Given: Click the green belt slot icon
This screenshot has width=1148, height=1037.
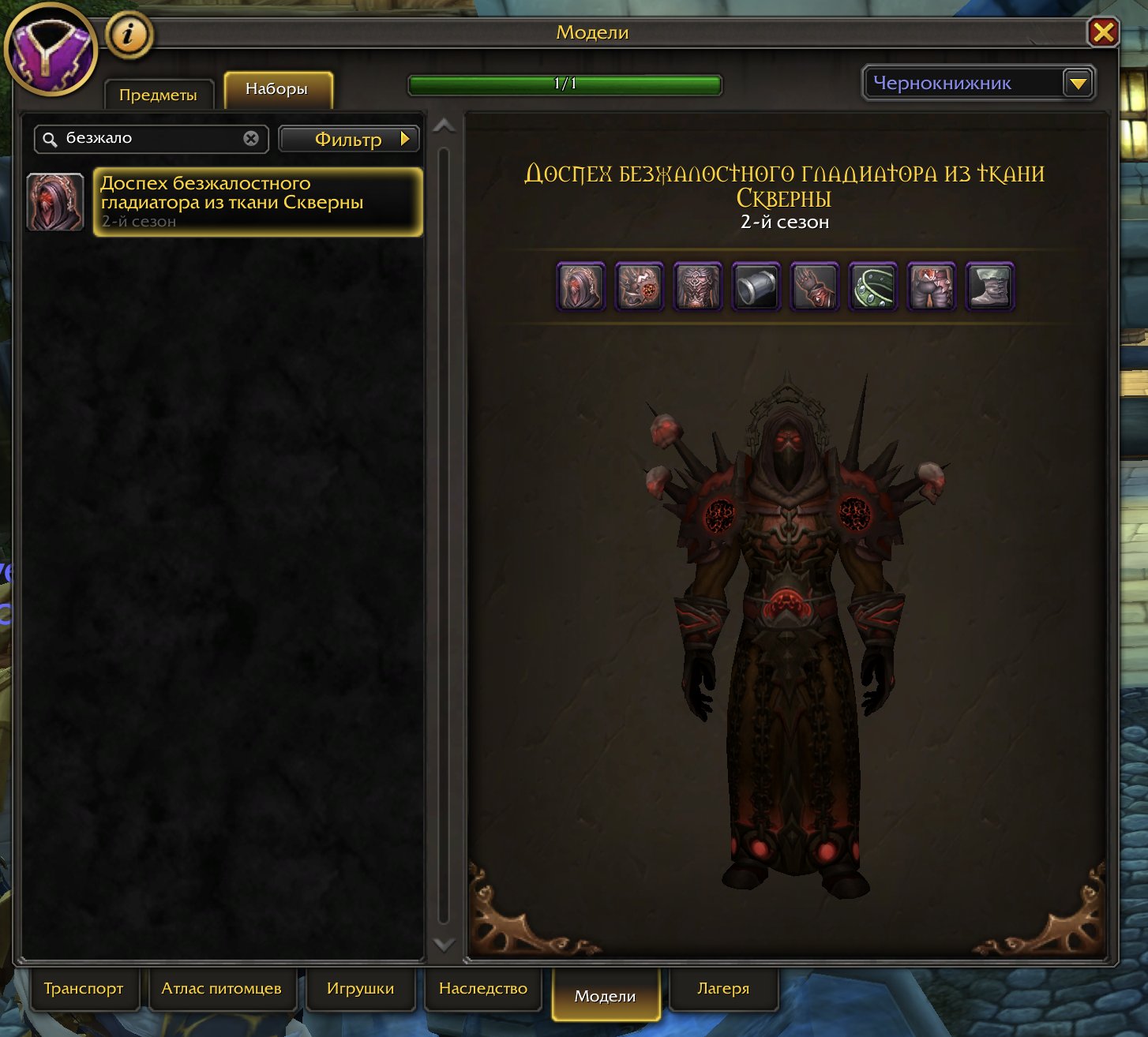Looking at the screenshot, I should click(x=872, y=286).
